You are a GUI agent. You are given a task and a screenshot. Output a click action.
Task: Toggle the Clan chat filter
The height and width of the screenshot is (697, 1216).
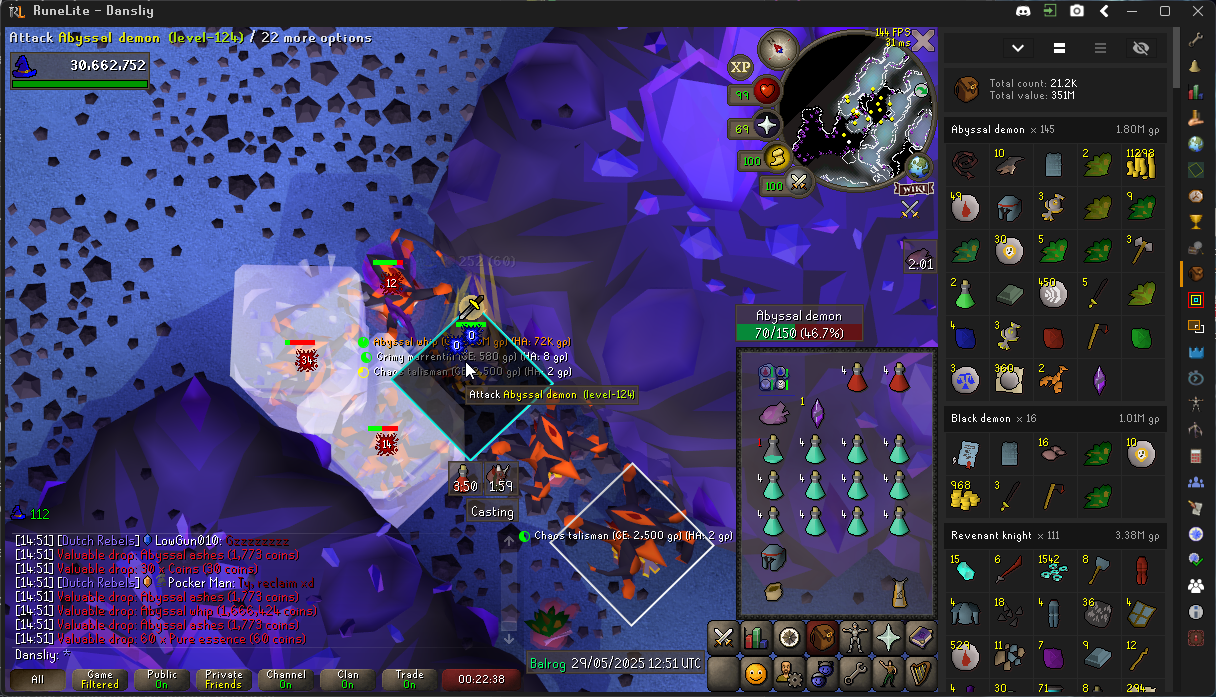coord(347,680)
